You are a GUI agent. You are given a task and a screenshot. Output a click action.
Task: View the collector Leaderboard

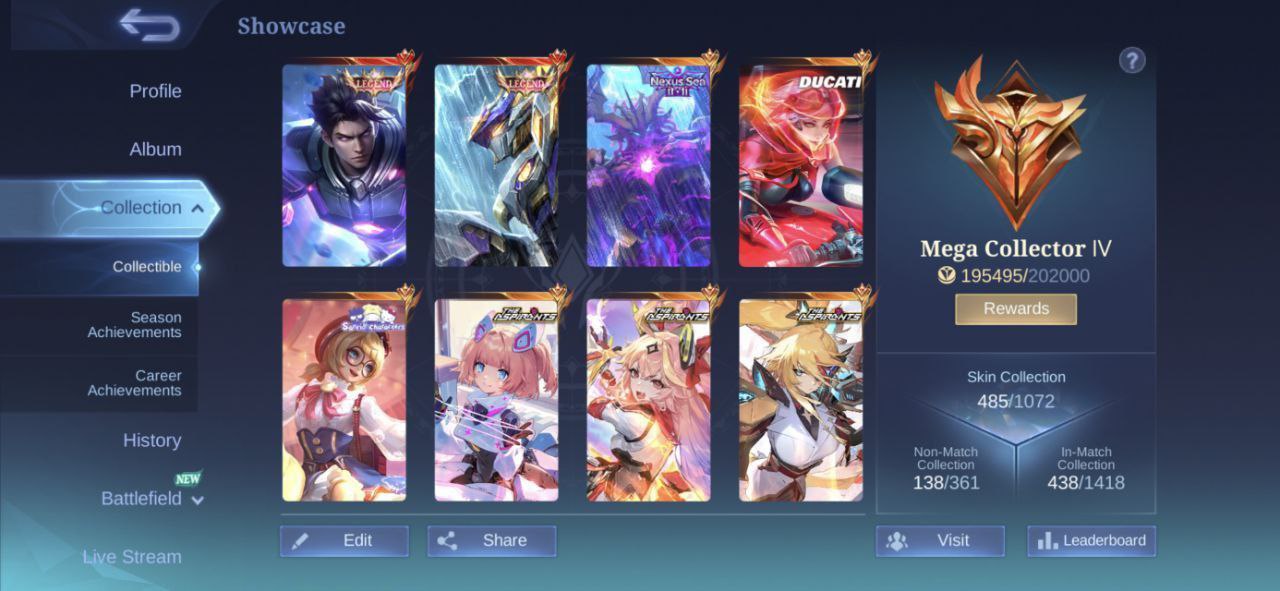pos(1091,541)
